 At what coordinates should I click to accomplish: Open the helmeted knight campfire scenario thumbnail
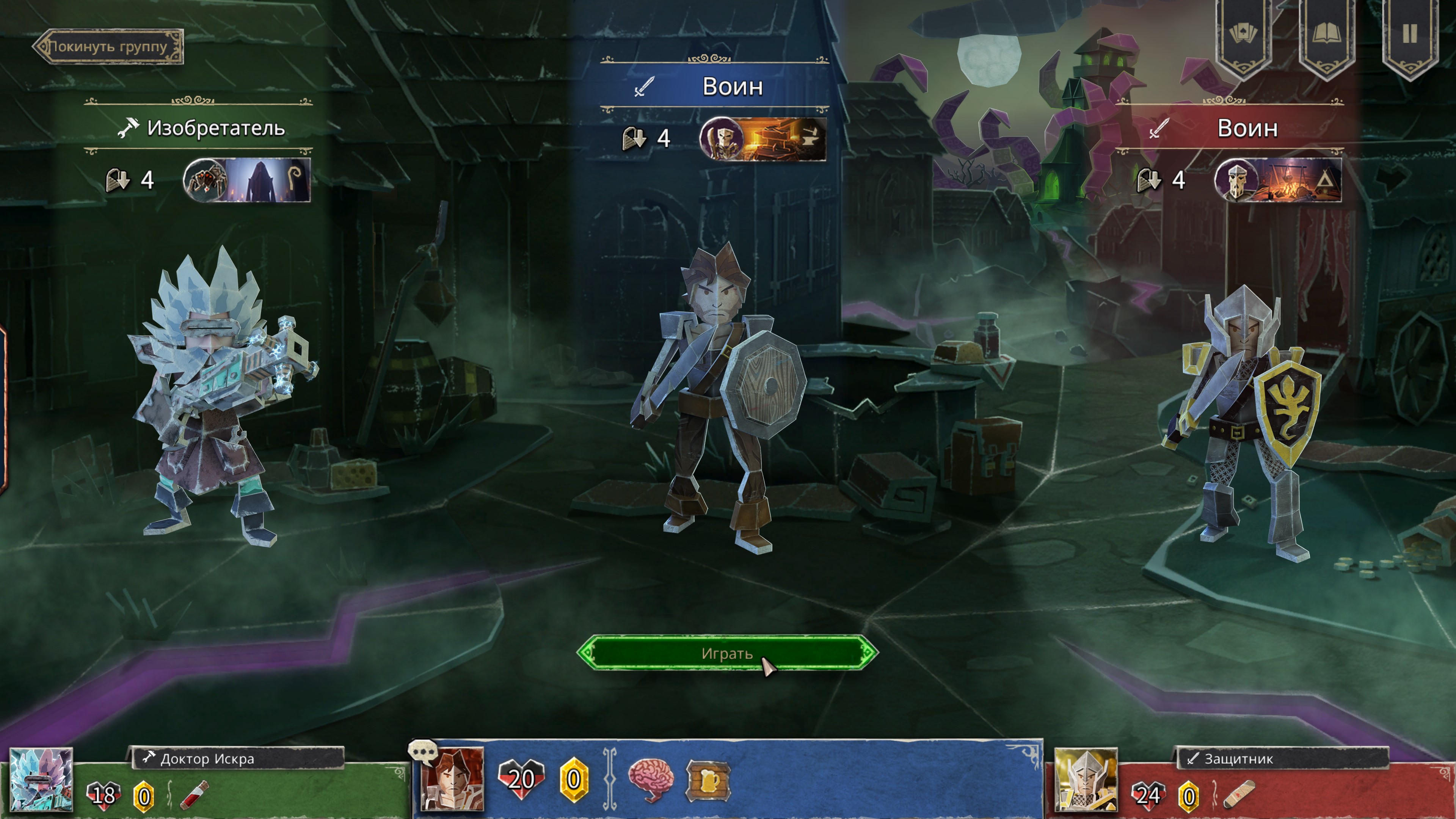[x=1277, y=180]
